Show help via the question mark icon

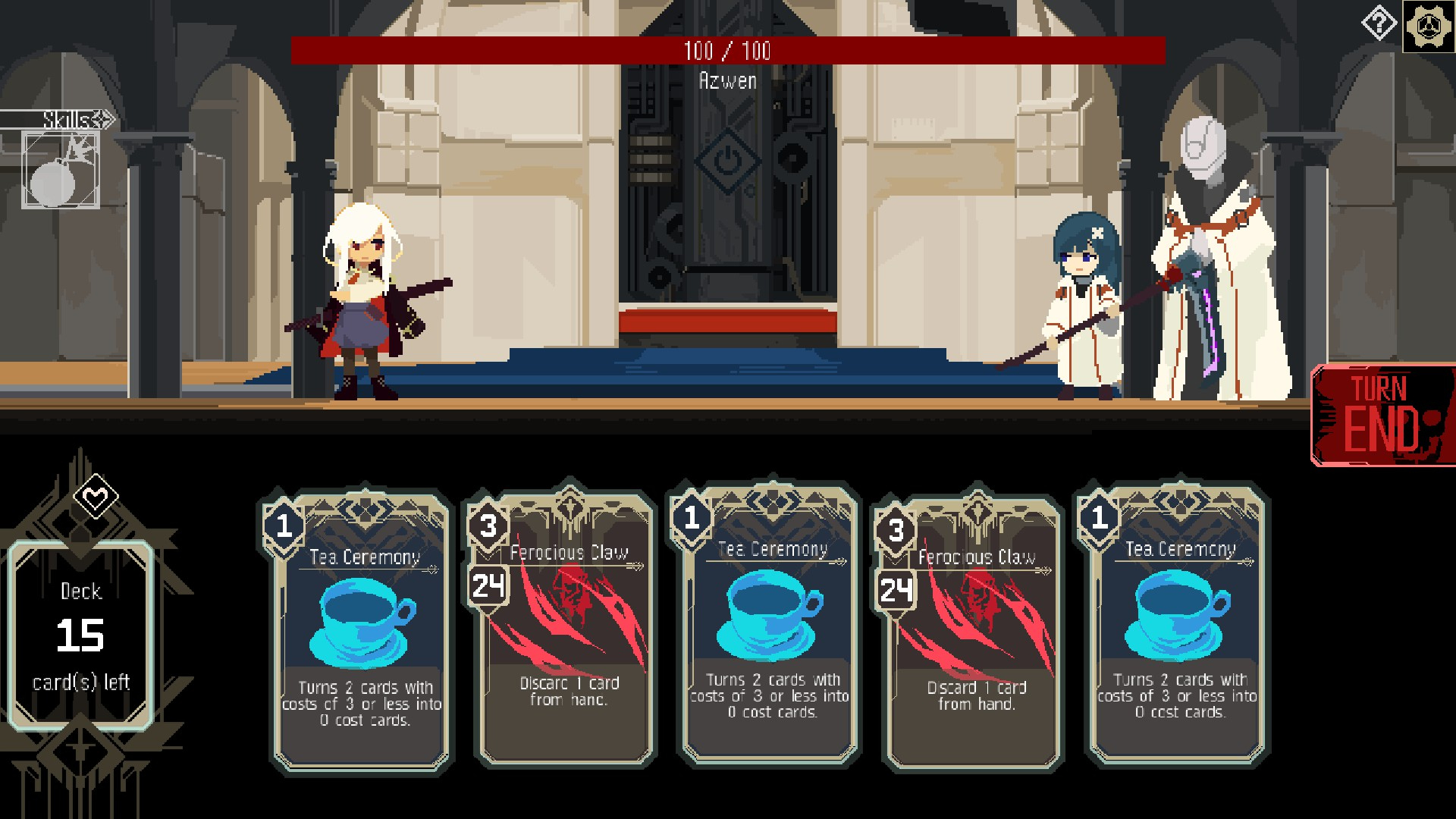pos(1379,24)
